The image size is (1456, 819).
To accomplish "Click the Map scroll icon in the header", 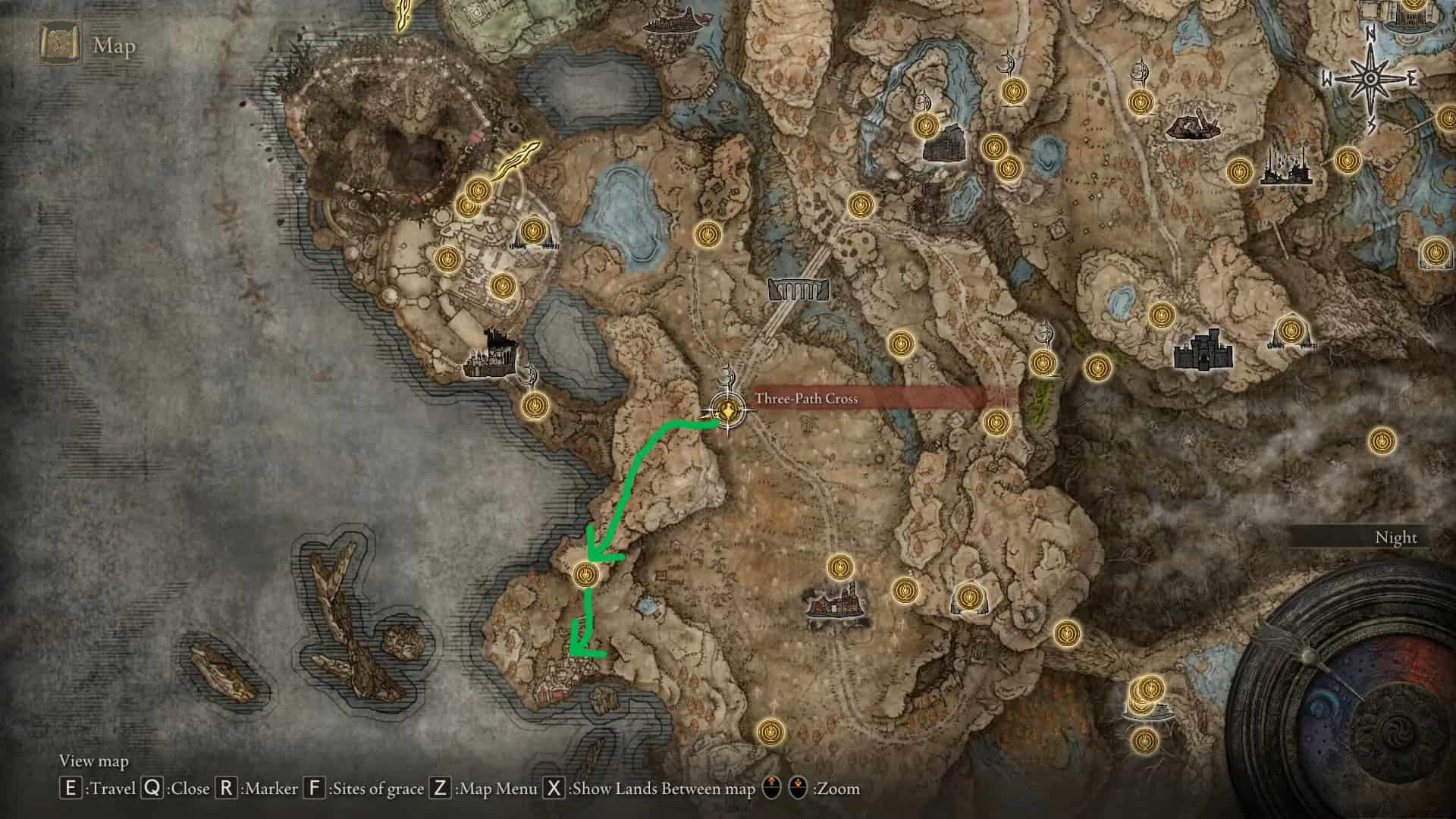I will [x=58, y=45].
